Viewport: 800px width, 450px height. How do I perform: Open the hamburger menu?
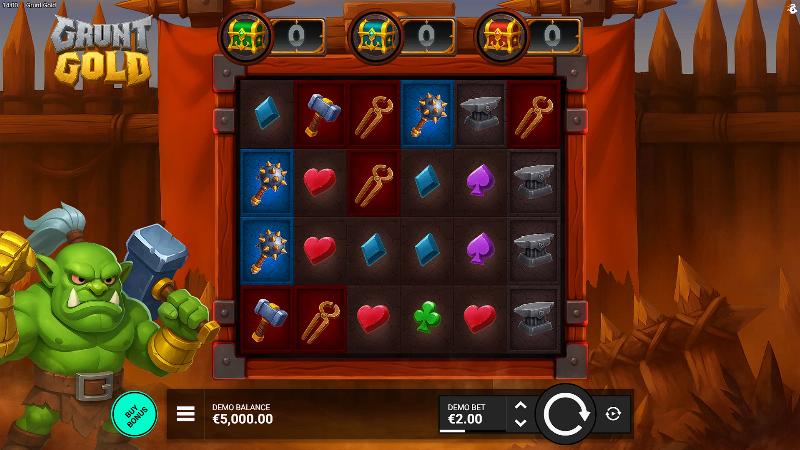[x=185, y=414]
